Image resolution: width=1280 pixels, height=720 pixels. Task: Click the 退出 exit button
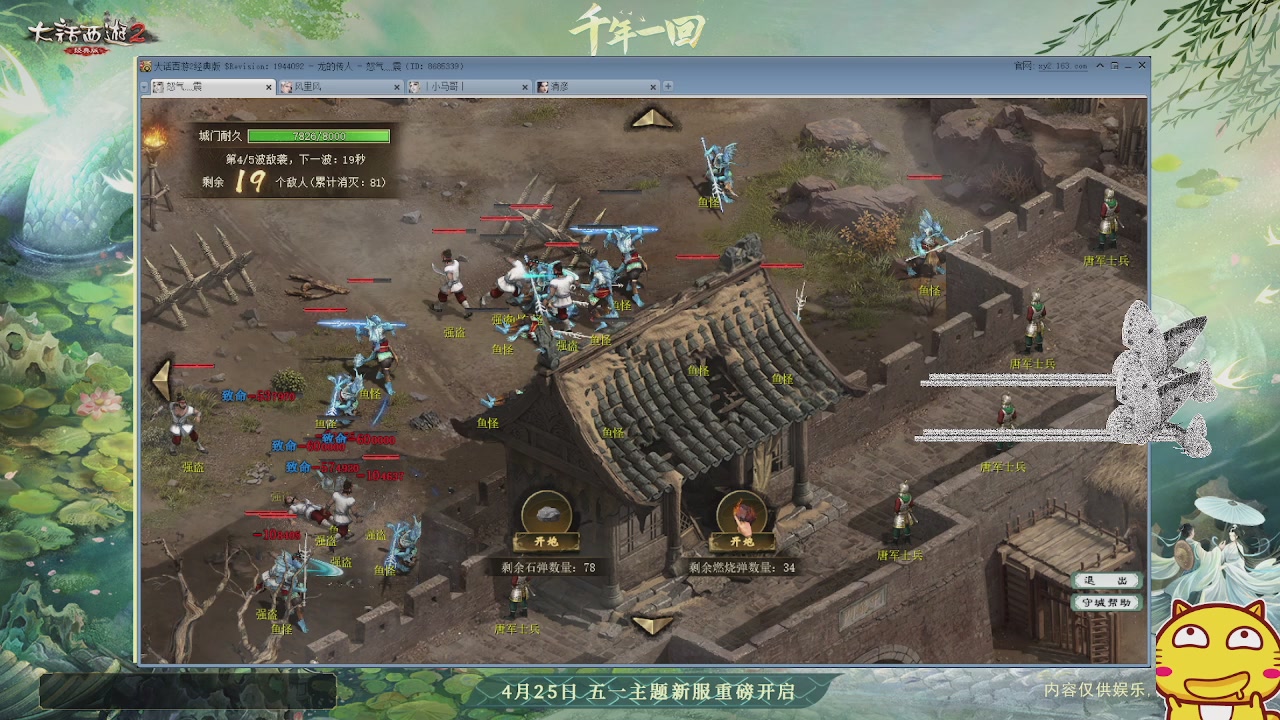(x=1106, y=578)
